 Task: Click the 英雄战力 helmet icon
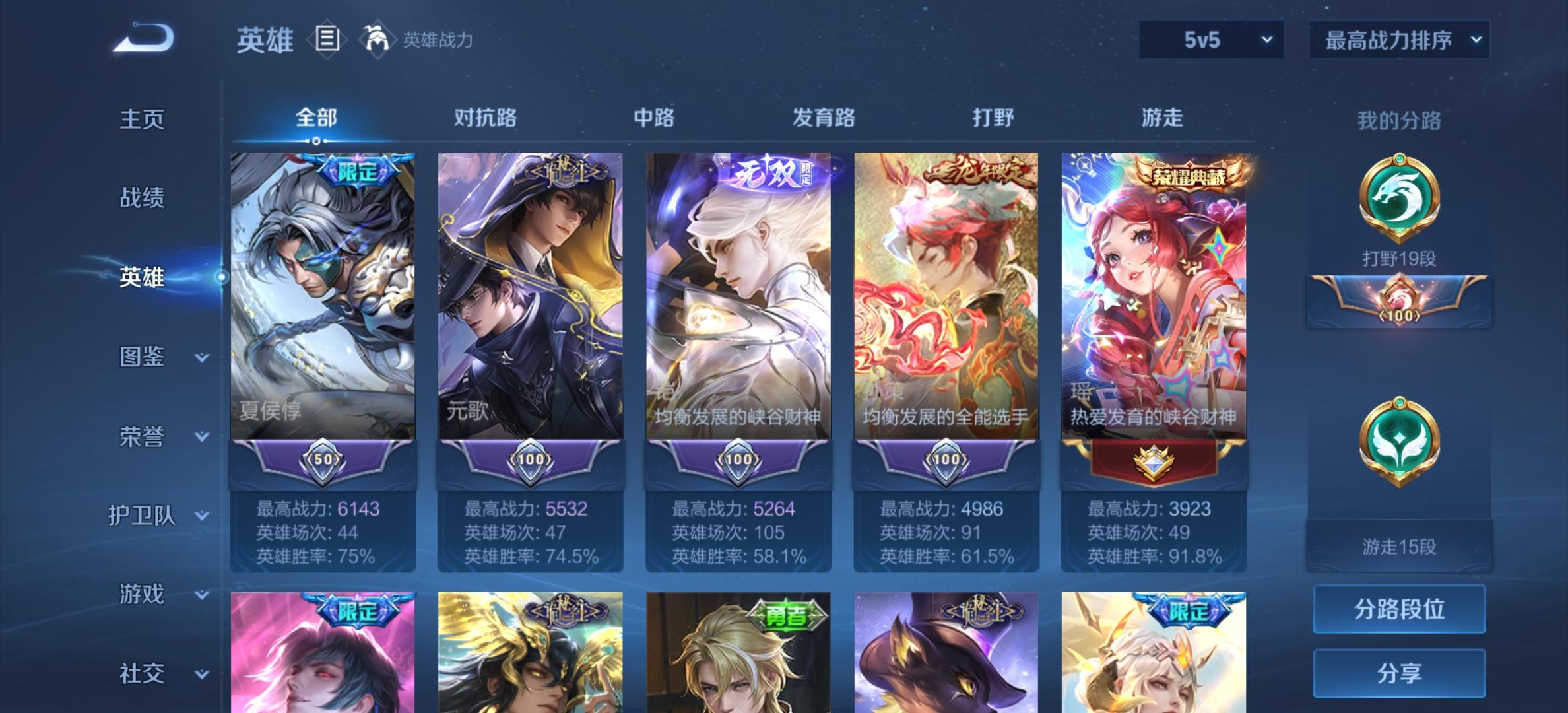coord(376,41)
